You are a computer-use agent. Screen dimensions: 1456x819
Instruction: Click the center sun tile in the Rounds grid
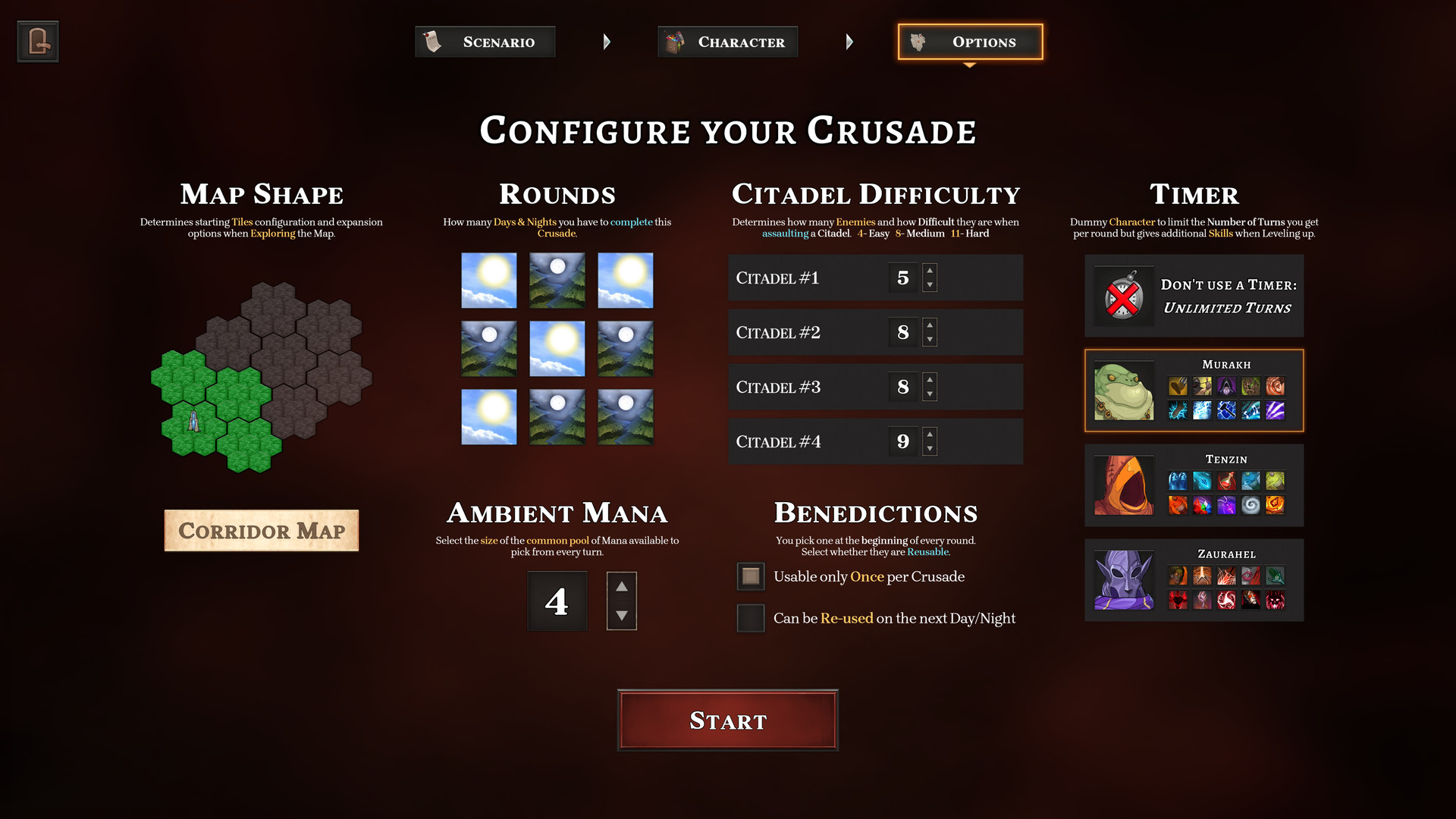point(557,348)
